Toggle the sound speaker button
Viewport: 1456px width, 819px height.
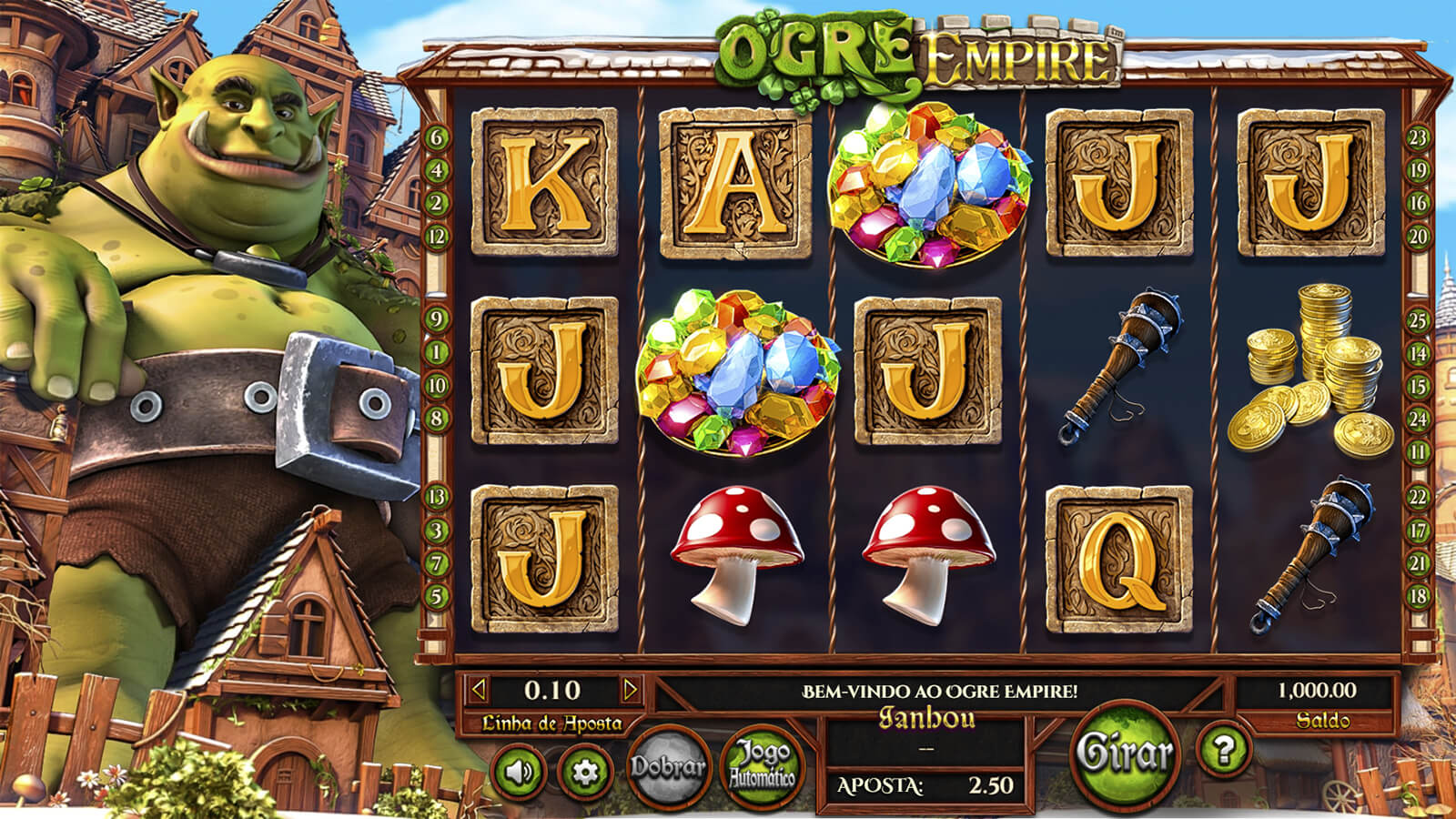[520, 772]
